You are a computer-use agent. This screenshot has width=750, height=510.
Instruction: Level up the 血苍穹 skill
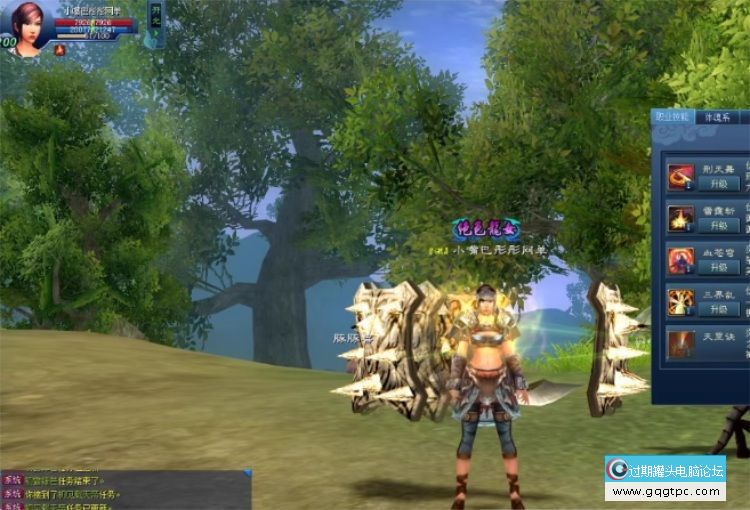[x=719, y=267]
